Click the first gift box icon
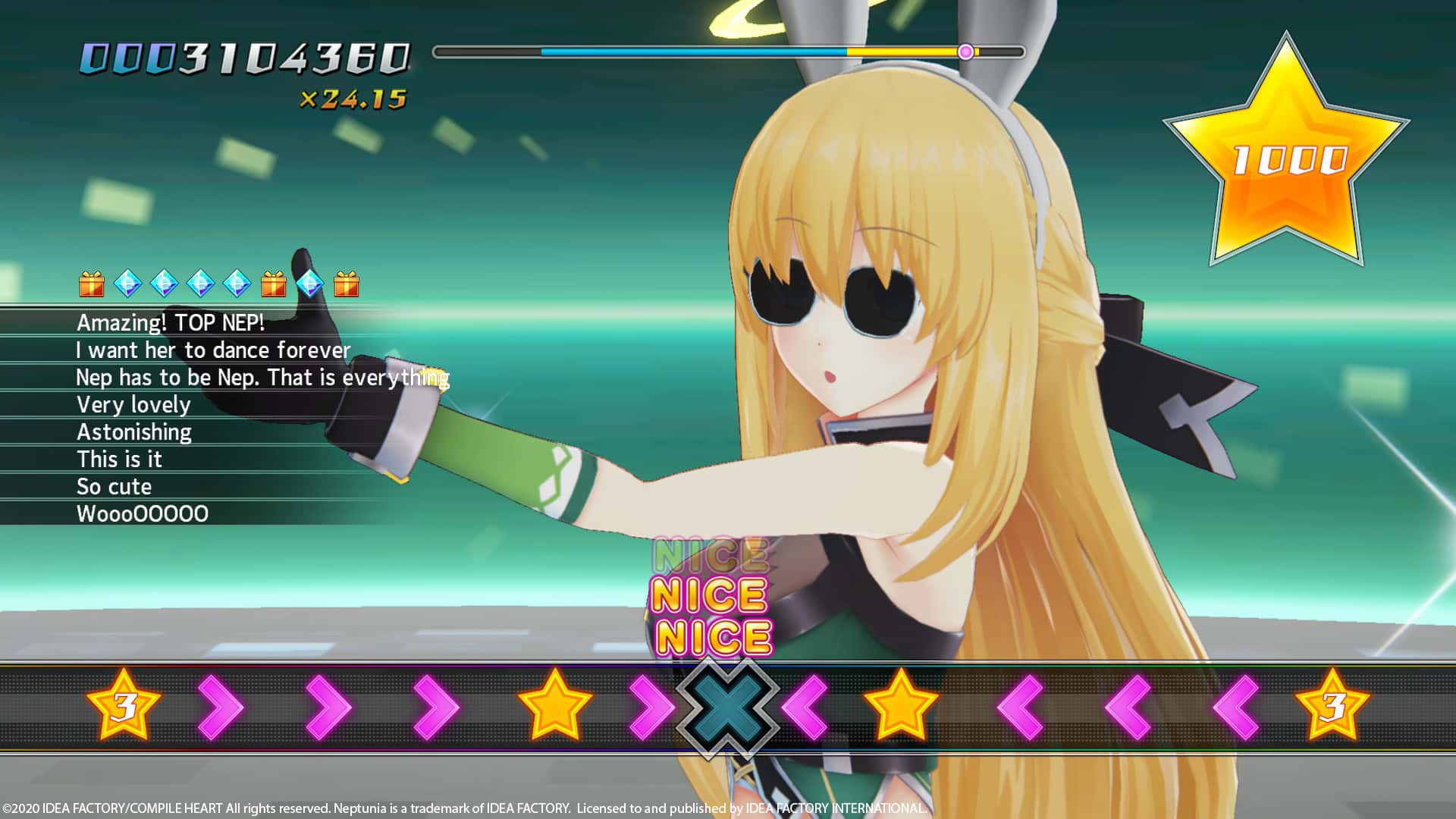The width and height of the screenshot is (1456, 819). click(x=91, y=284)
